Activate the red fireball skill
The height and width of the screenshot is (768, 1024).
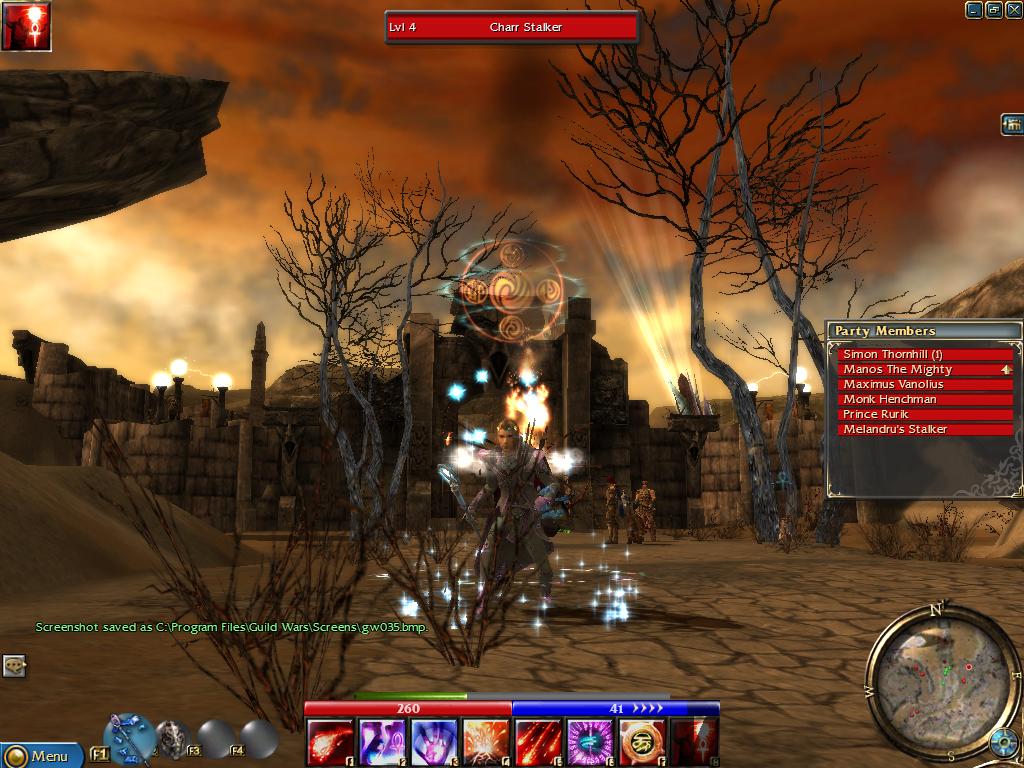click(329, 742)
